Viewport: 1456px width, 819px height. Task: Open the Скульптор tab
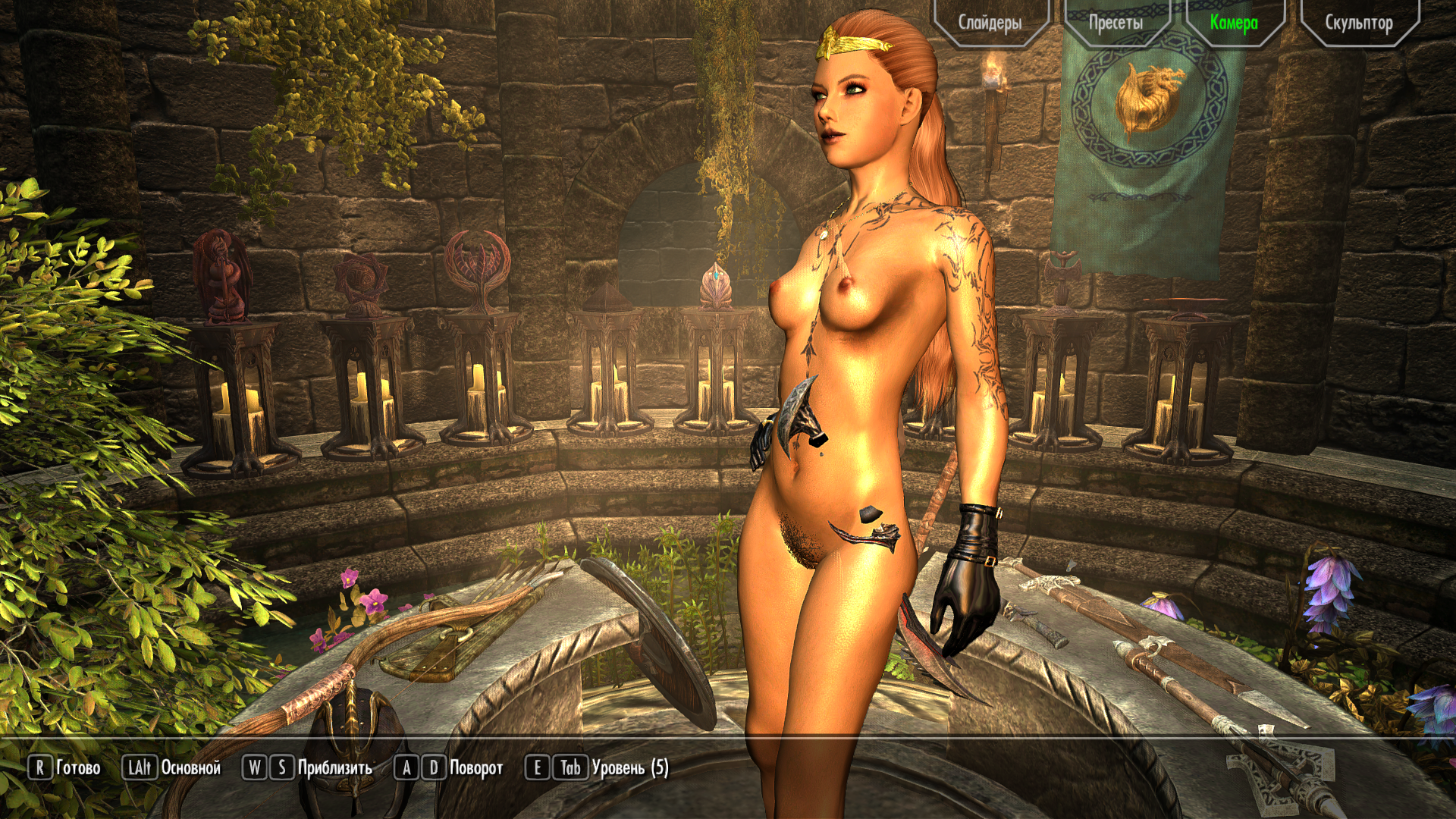(x=1358, y=23)
